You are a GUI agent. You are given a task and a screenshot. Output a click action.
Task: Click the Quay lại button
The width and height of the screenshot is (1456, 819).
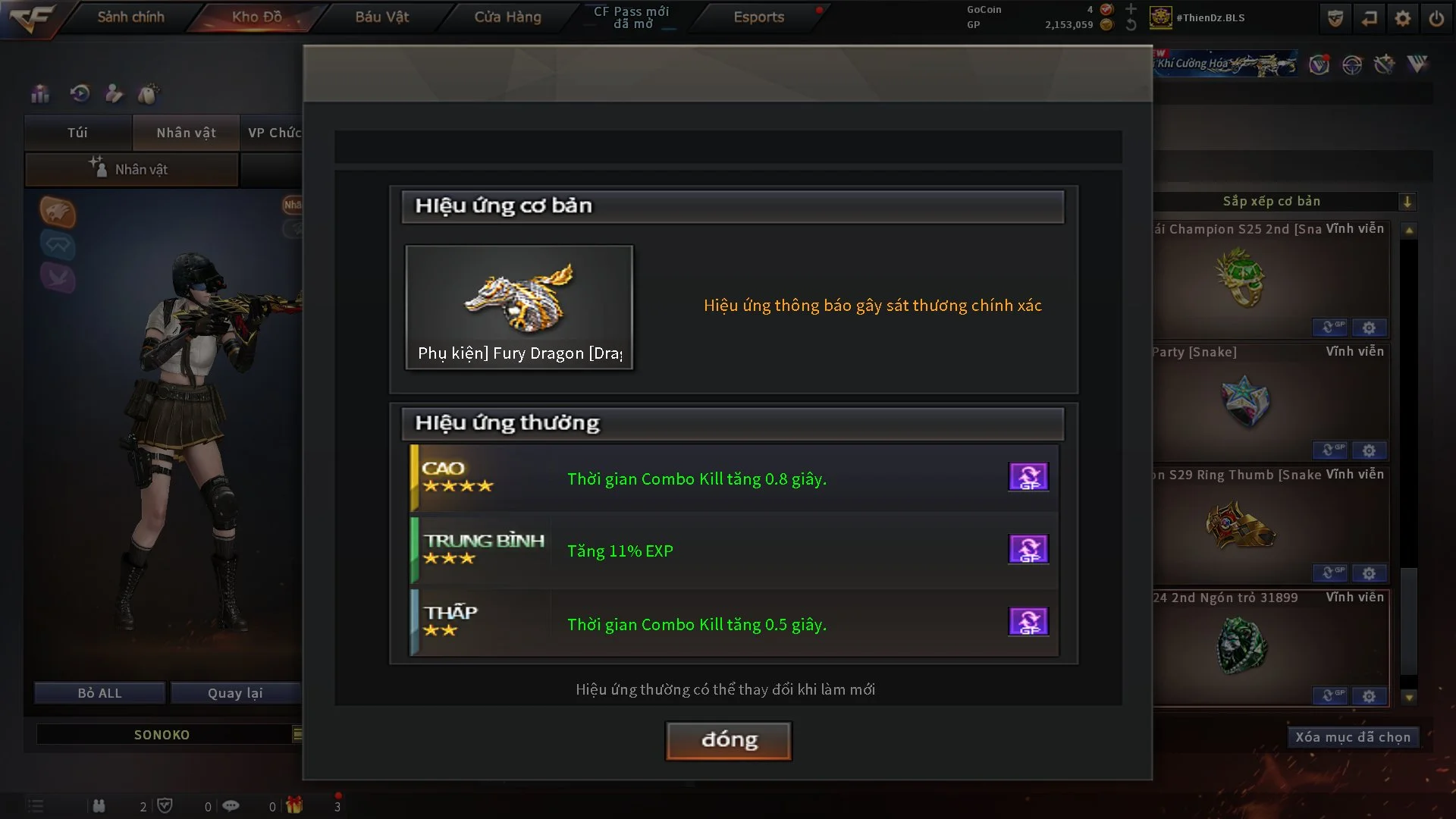pyautogui.click(x=235, y=693)
